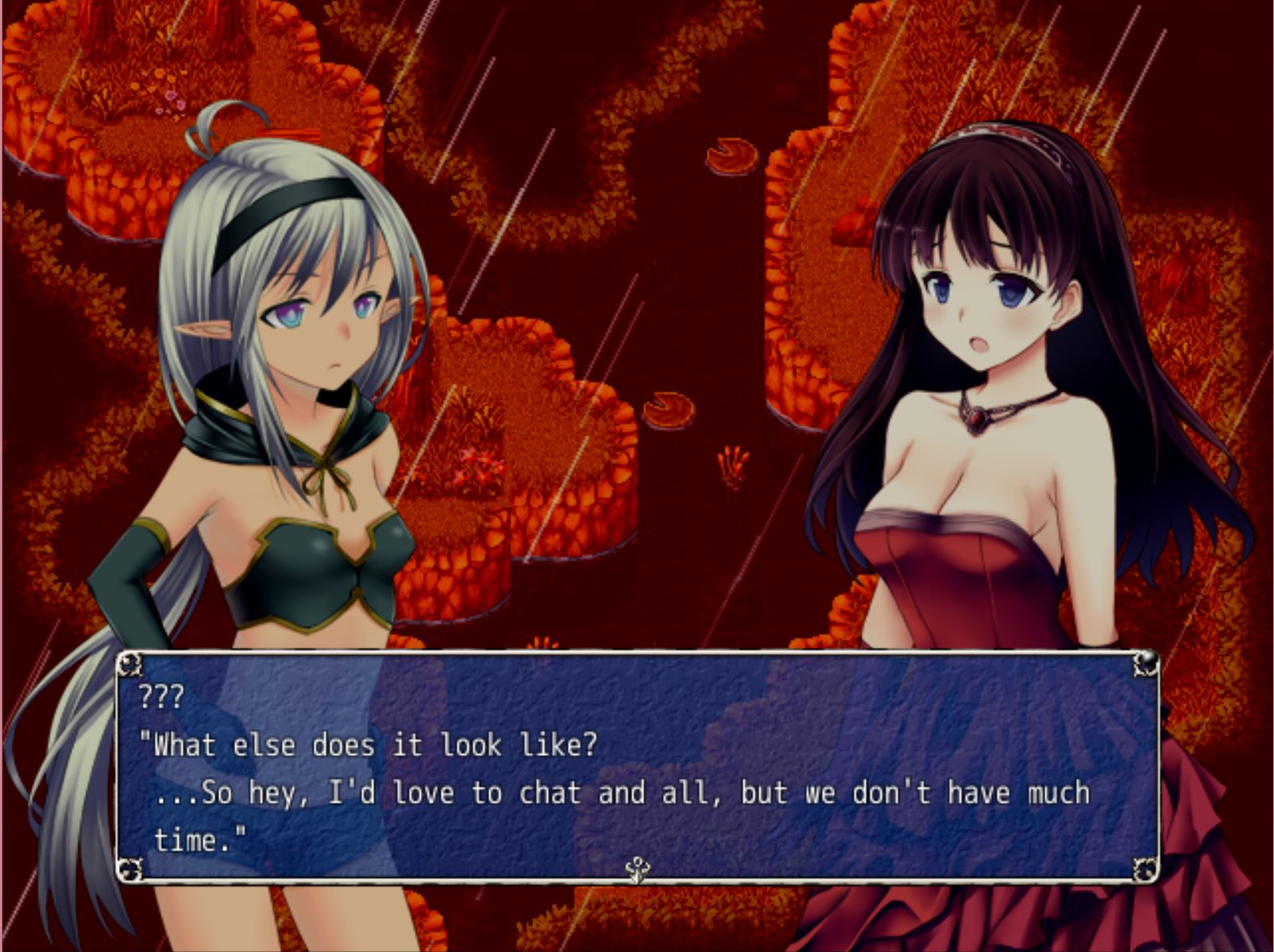
Task: Click the continue arrow under the dialogue
Action: click(x=637, y=870)
